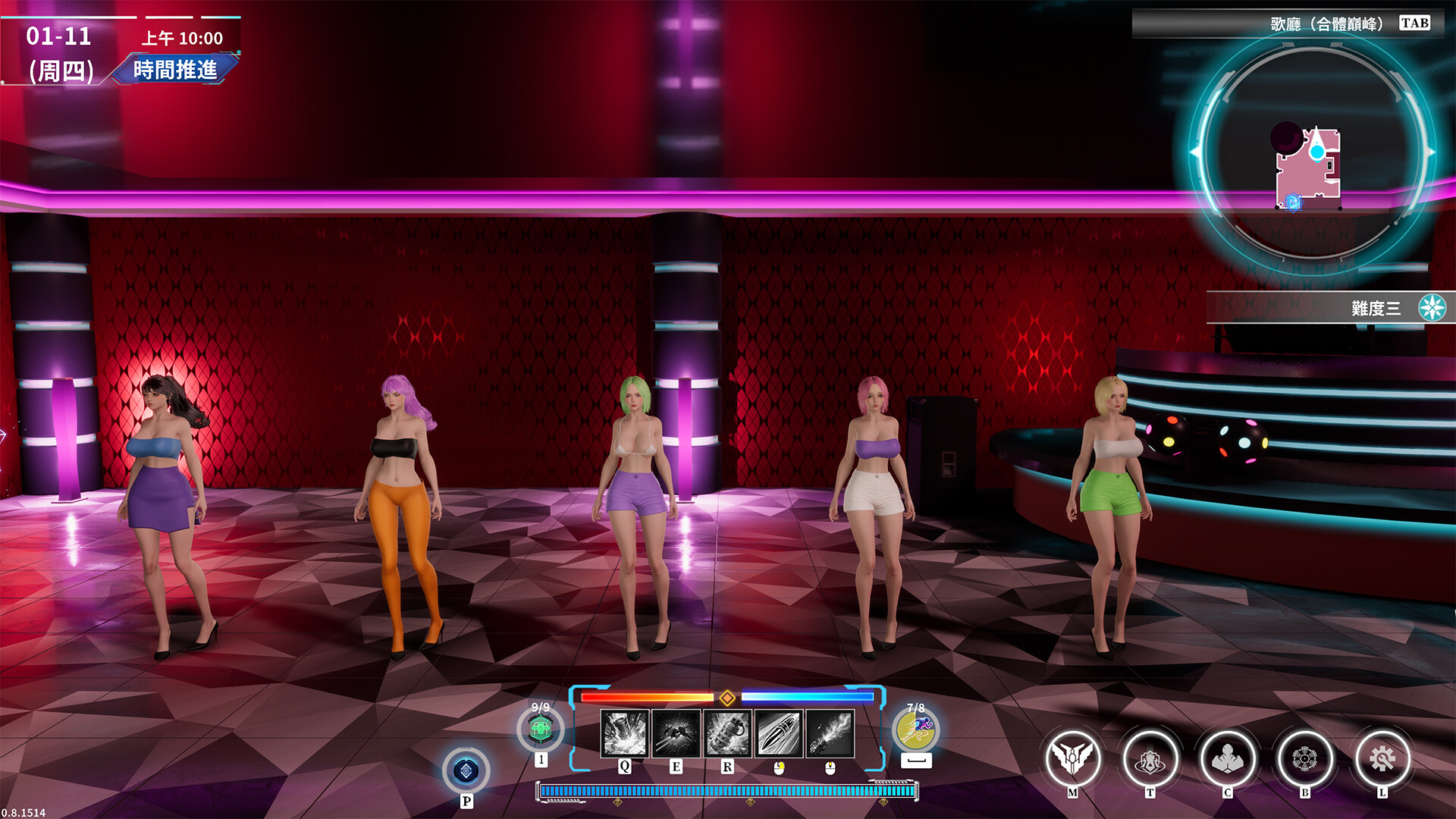Image resolution: width=1456 pixels, height=819 pixels.
Task: Click the 難度三 difficulty snowflake icon
Action: [x=1432, y=308]
